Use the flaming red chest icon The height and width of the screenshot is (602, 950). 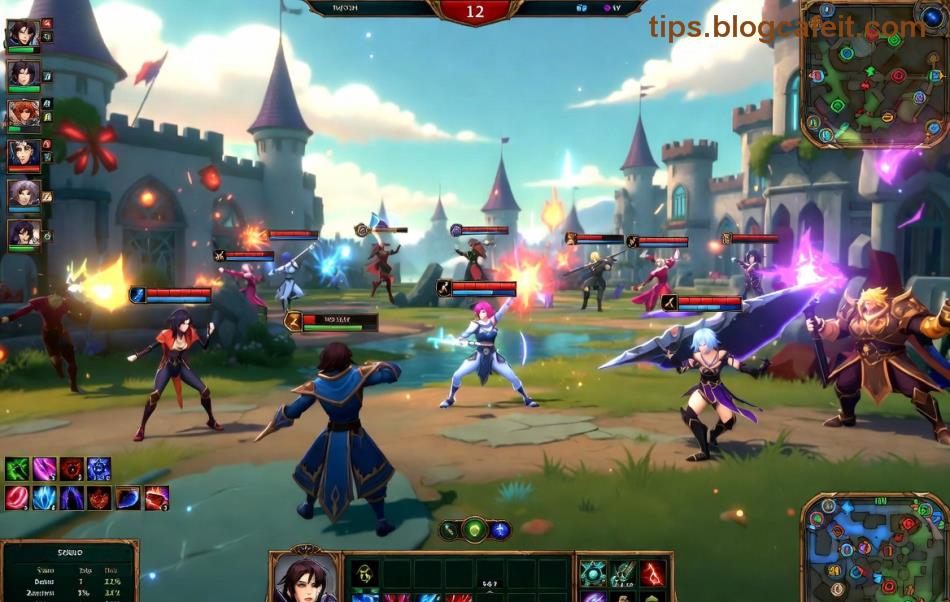[x=156, y=498]
